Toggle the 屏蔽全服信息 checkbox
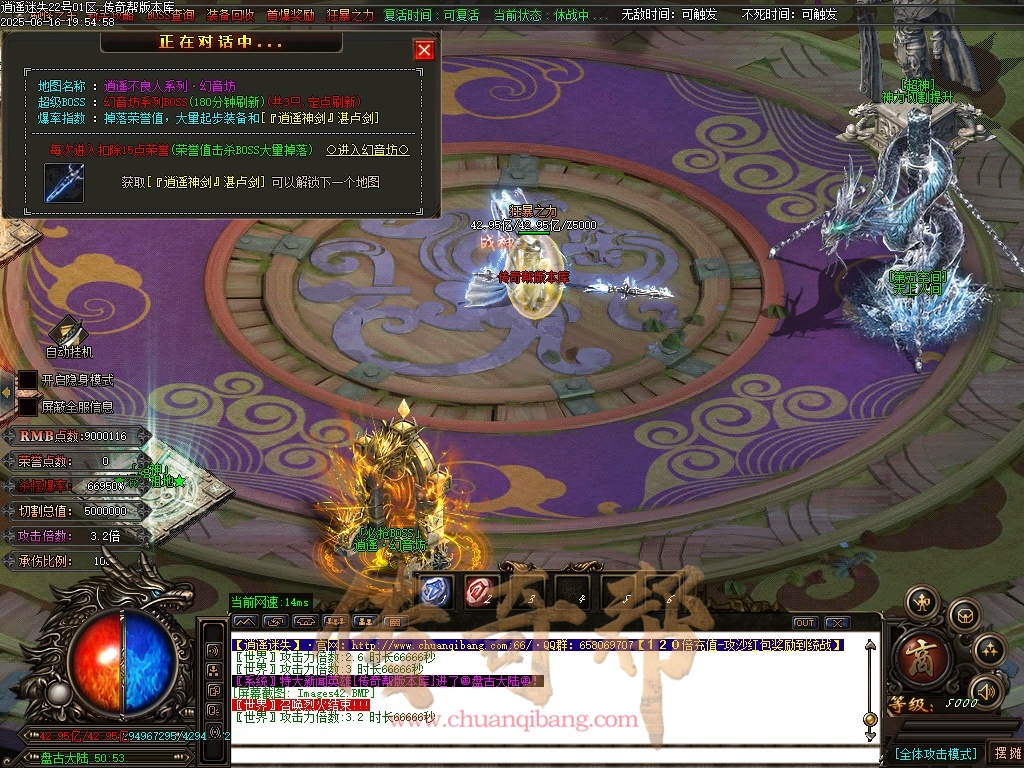Image resolution: width=1024 pixels, height=768 pixels. pos(28,407)
